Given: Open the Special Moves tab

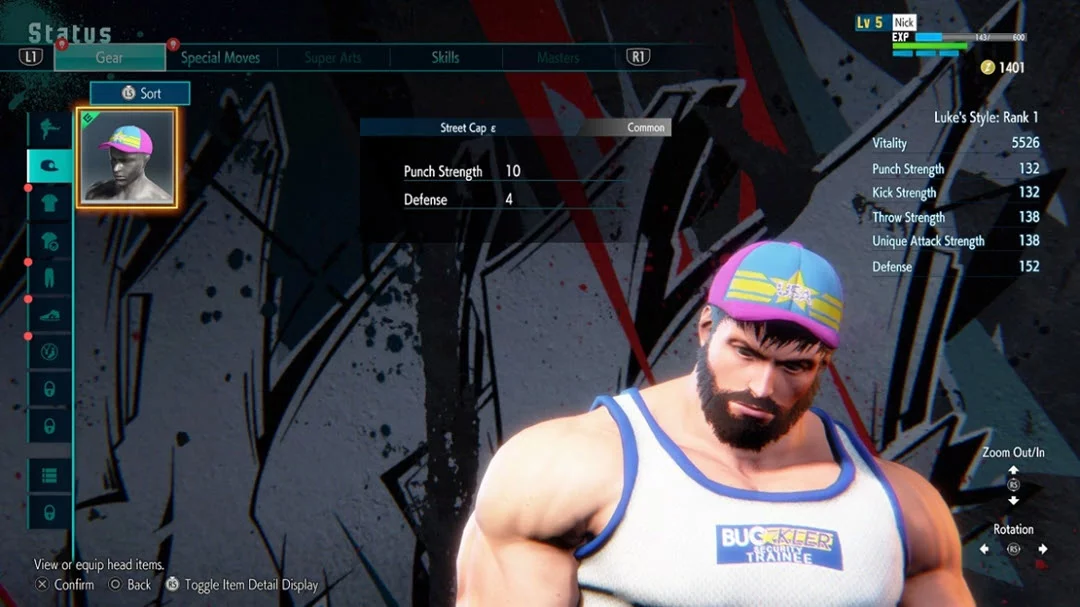Looking at the screenshot, I should 219,58.
